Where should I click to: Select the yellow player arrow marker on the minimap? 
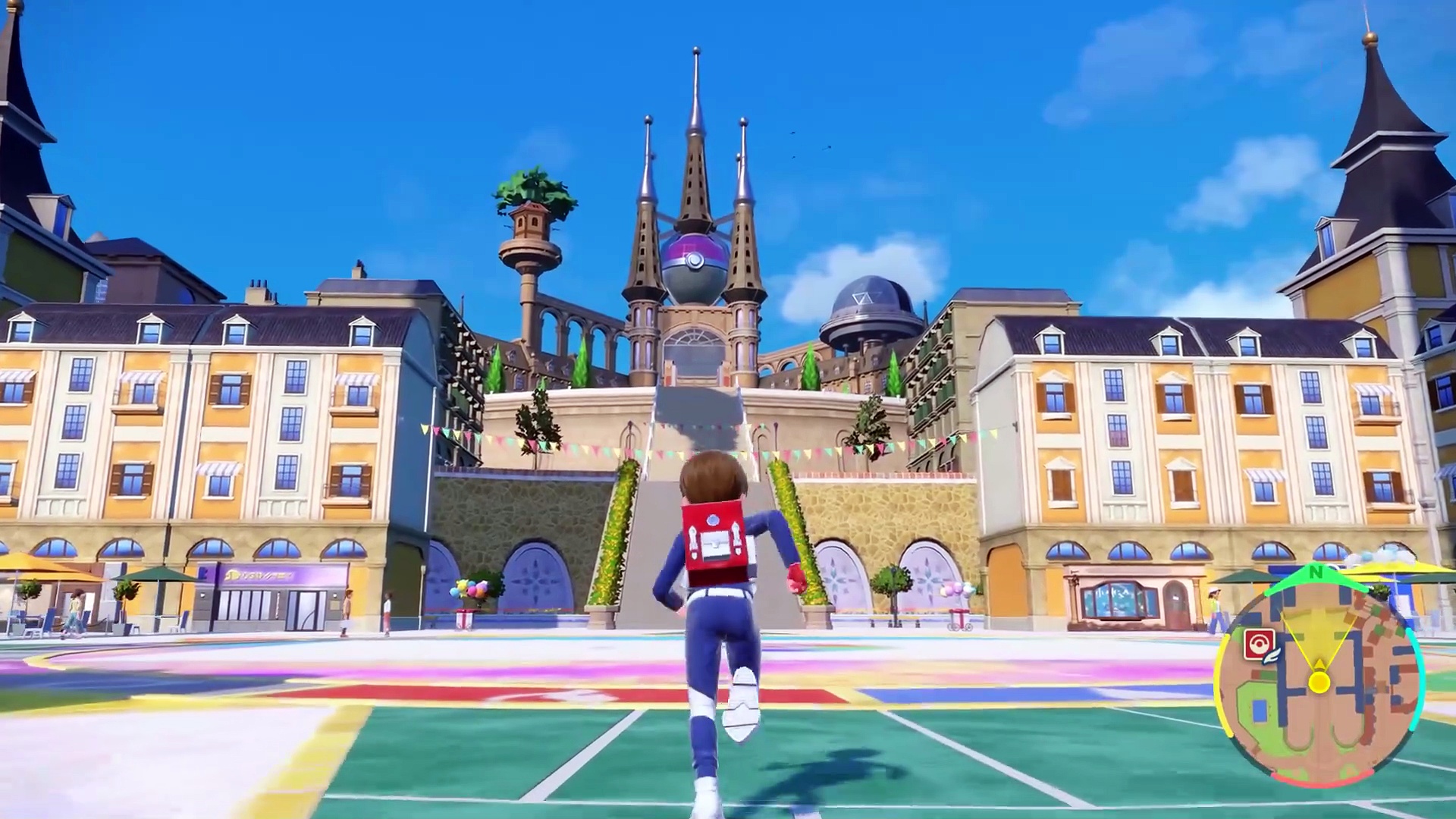(x=1319, y=682)
